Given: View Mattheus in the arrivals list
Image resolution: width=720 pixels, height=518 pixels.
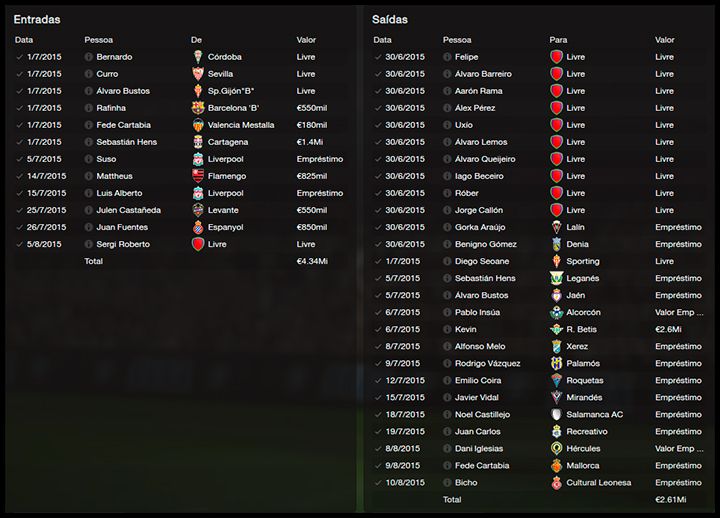Looking at the screenshot, I should 114,176.
